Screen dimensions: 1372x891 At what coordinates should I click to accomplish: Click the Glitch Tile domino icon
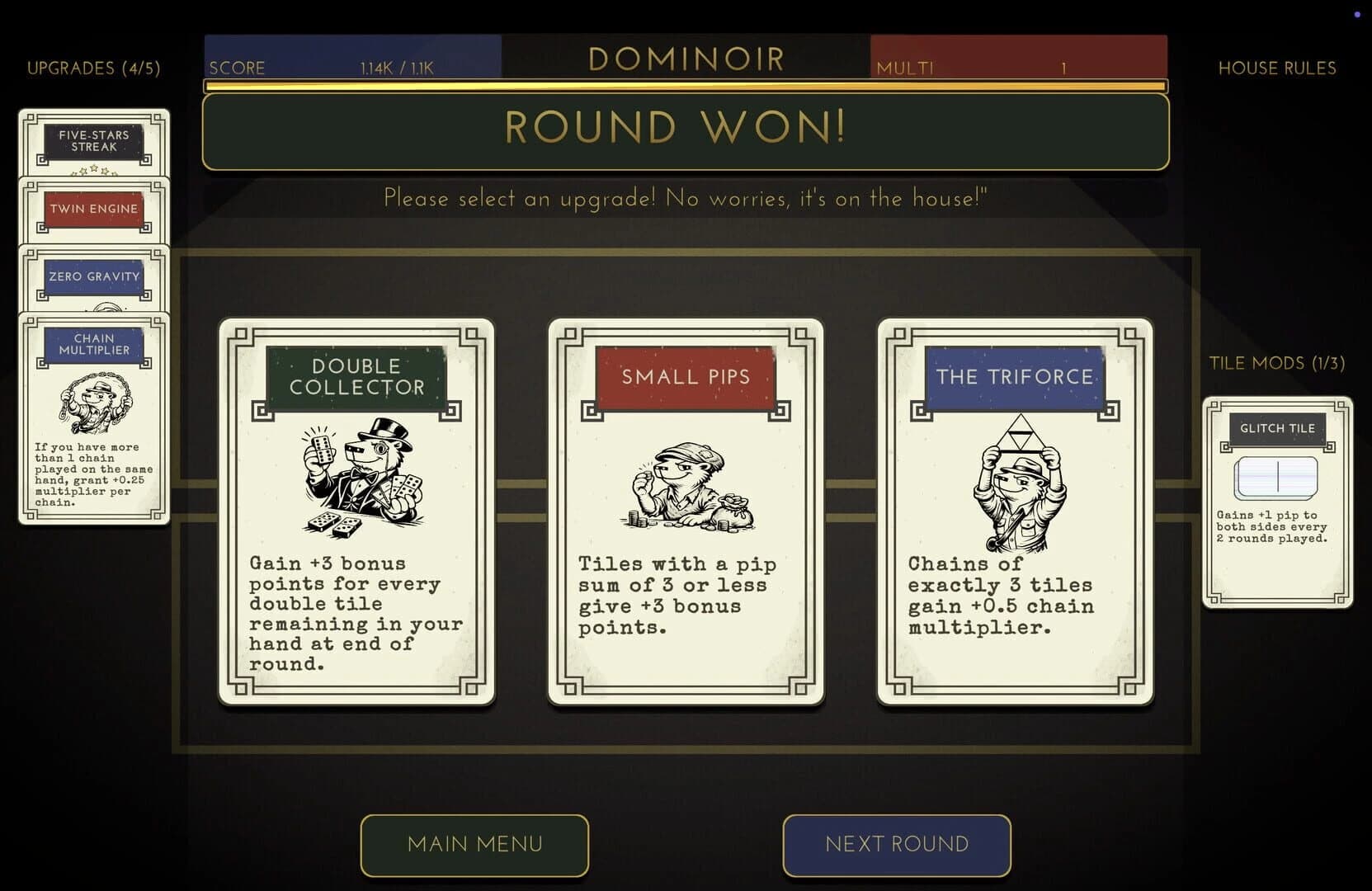coord(1276,477)
